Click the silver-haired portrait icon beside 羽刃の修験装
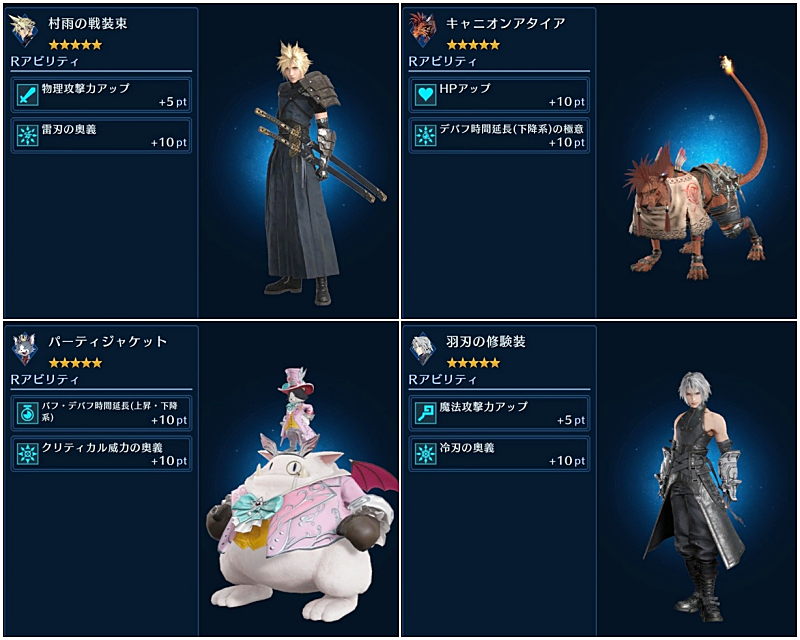 (423, 348)
